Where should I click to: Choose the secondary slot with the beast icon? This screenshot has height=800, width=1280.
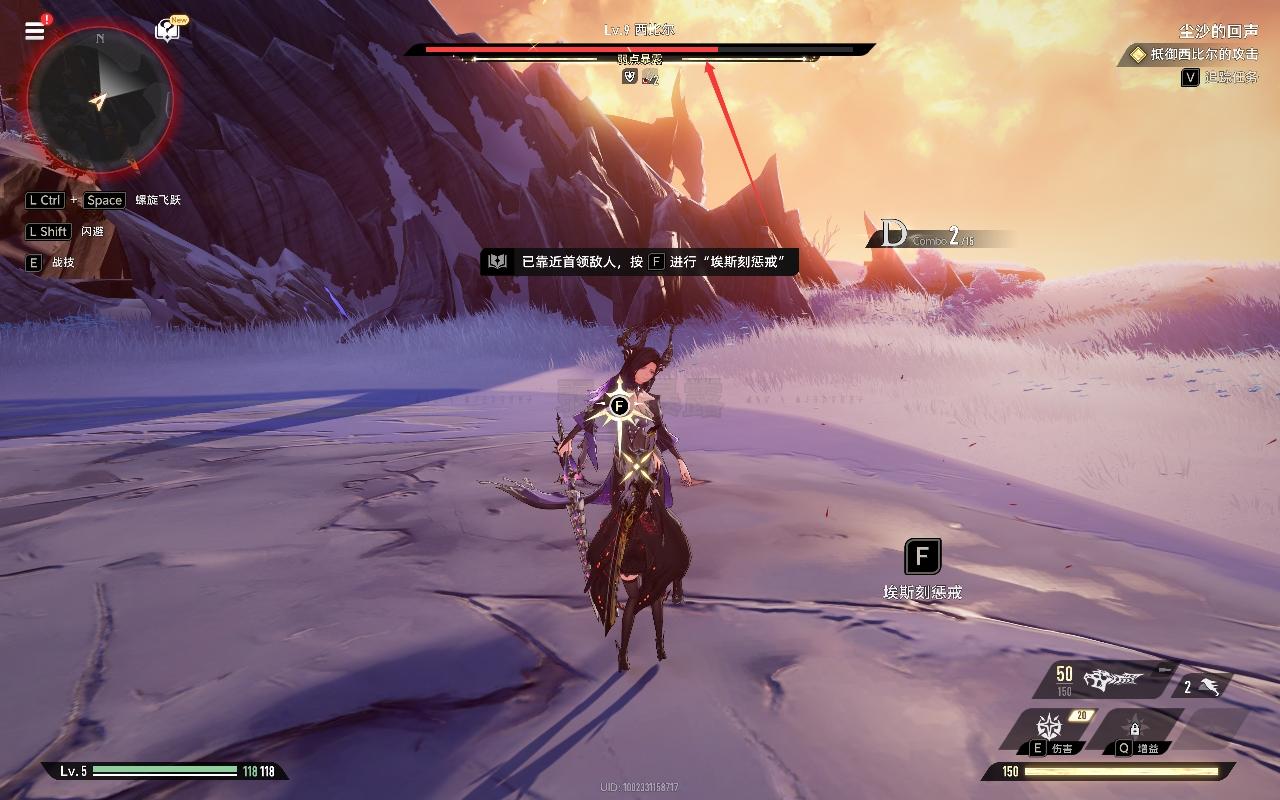pyautogui.click(x=1202, y=686)
